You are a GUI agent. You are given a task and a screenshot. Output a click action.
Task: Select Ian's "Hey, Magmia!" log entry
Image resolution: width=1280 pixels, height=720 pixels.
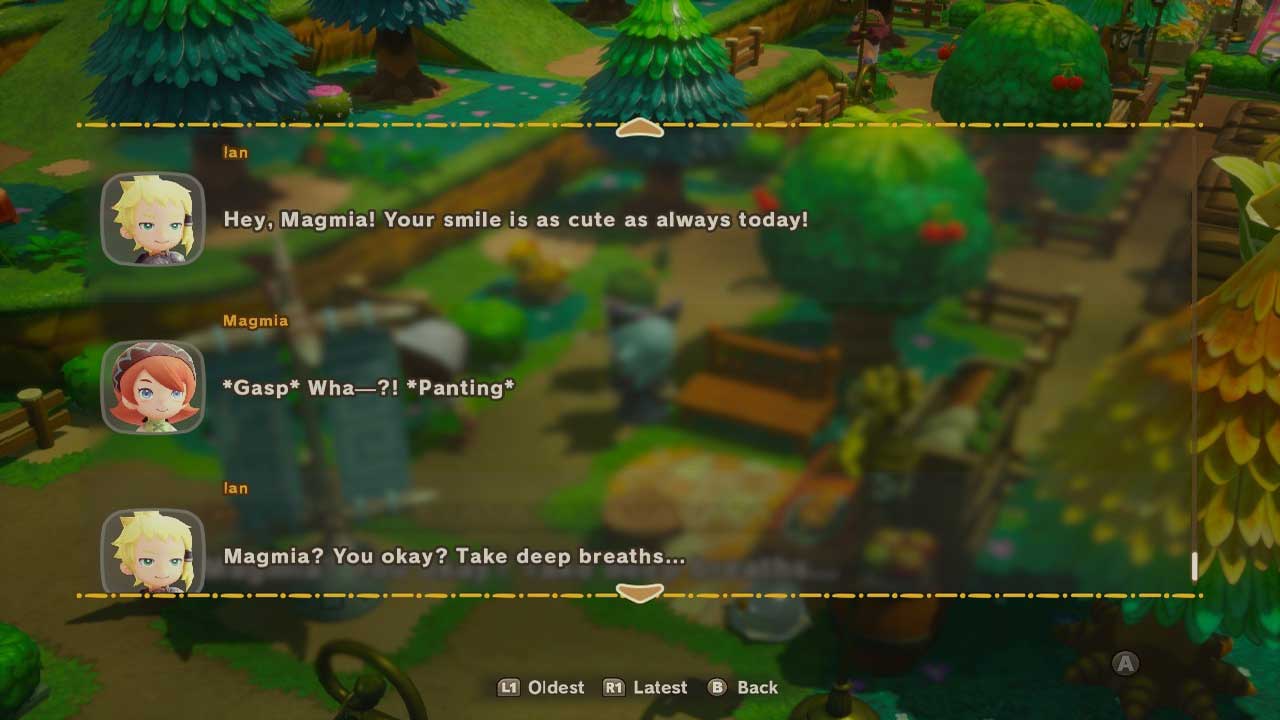[515, 219]
